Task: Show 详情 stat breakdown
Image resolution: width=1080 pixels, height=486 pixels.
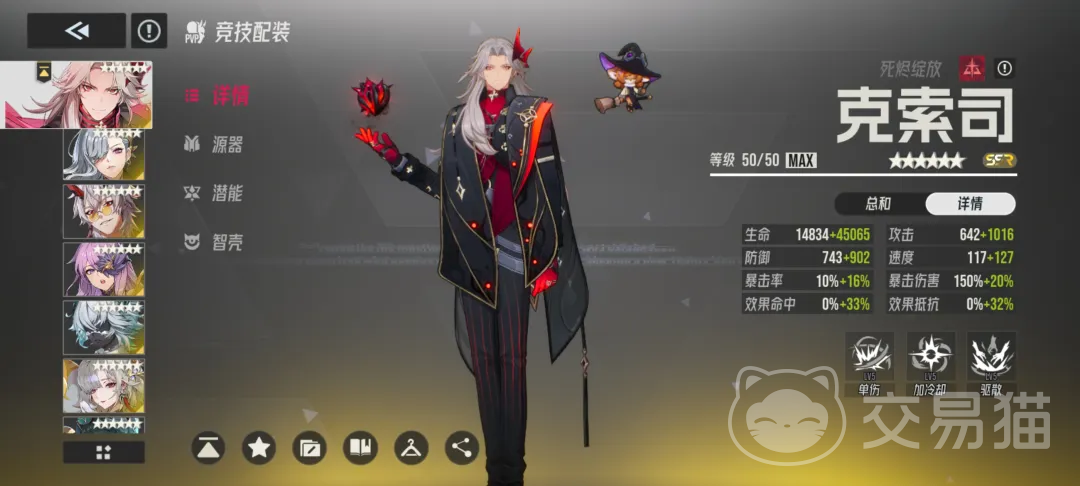Action: [969, 204]
